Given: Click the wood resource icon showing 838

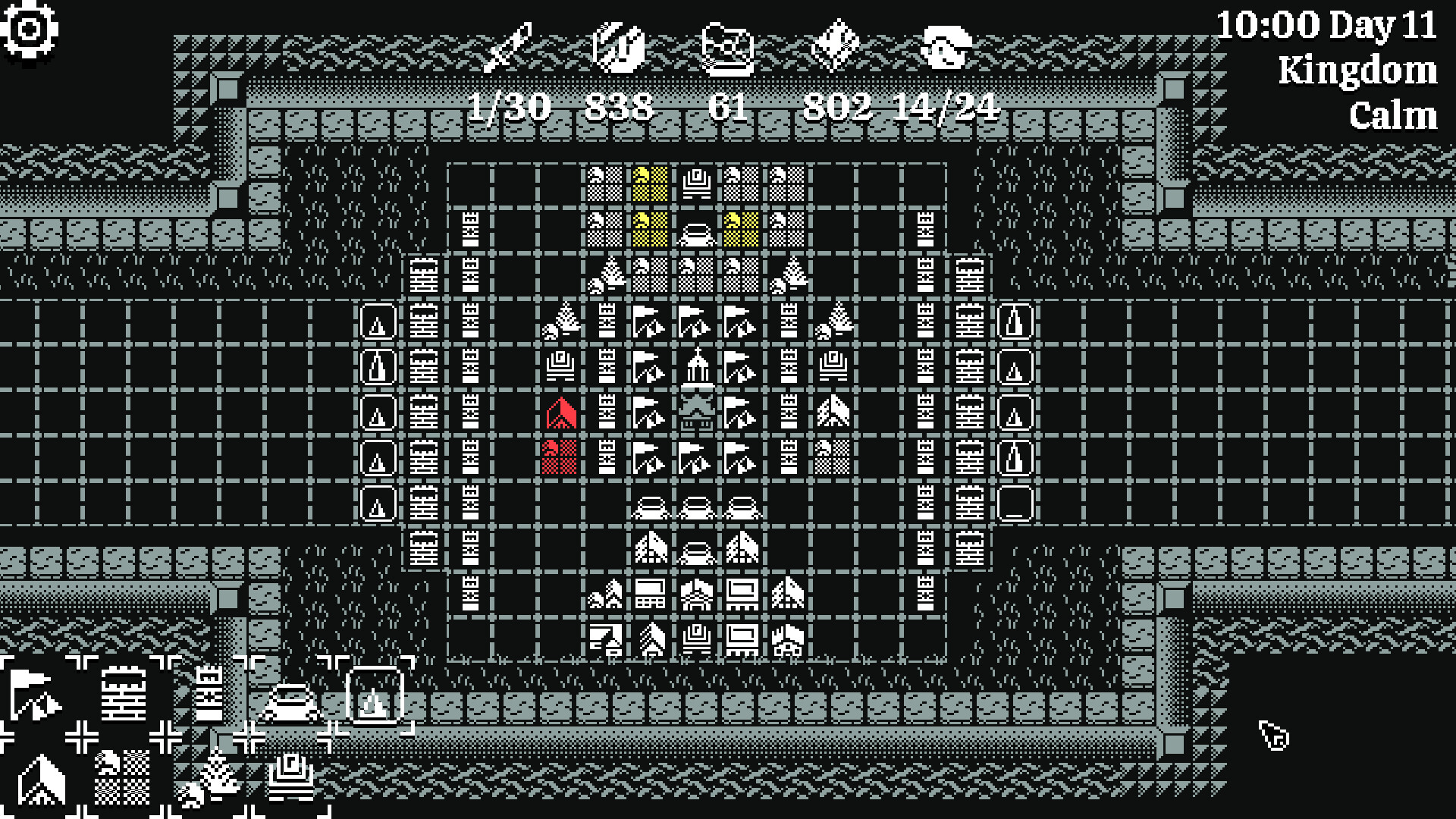Looking at the screenshot, I should (x=620, y=47).
